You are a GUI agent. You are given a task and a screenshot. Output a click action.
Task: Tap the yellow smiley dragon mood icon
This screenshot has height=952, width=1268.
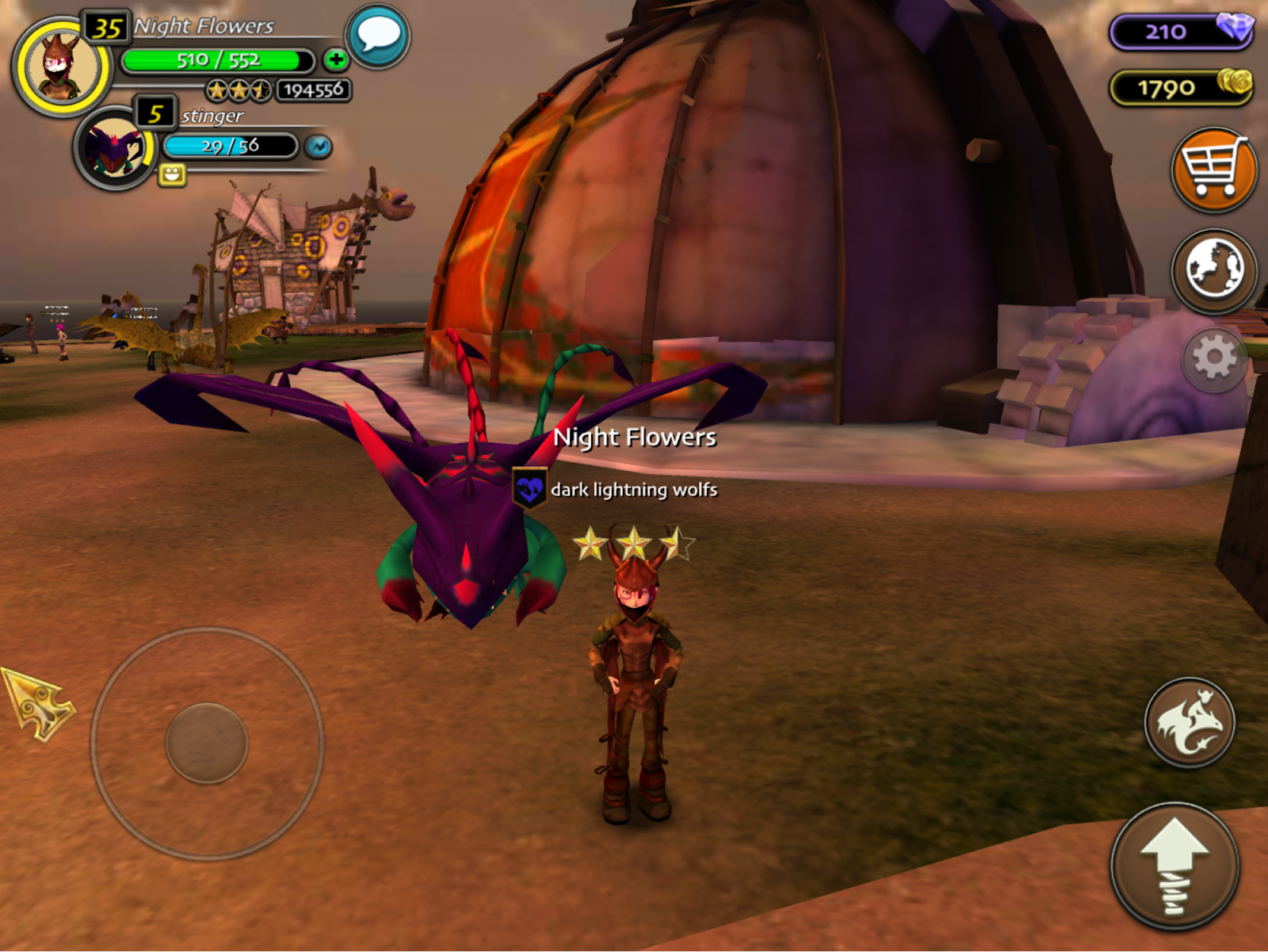point(172,174)
